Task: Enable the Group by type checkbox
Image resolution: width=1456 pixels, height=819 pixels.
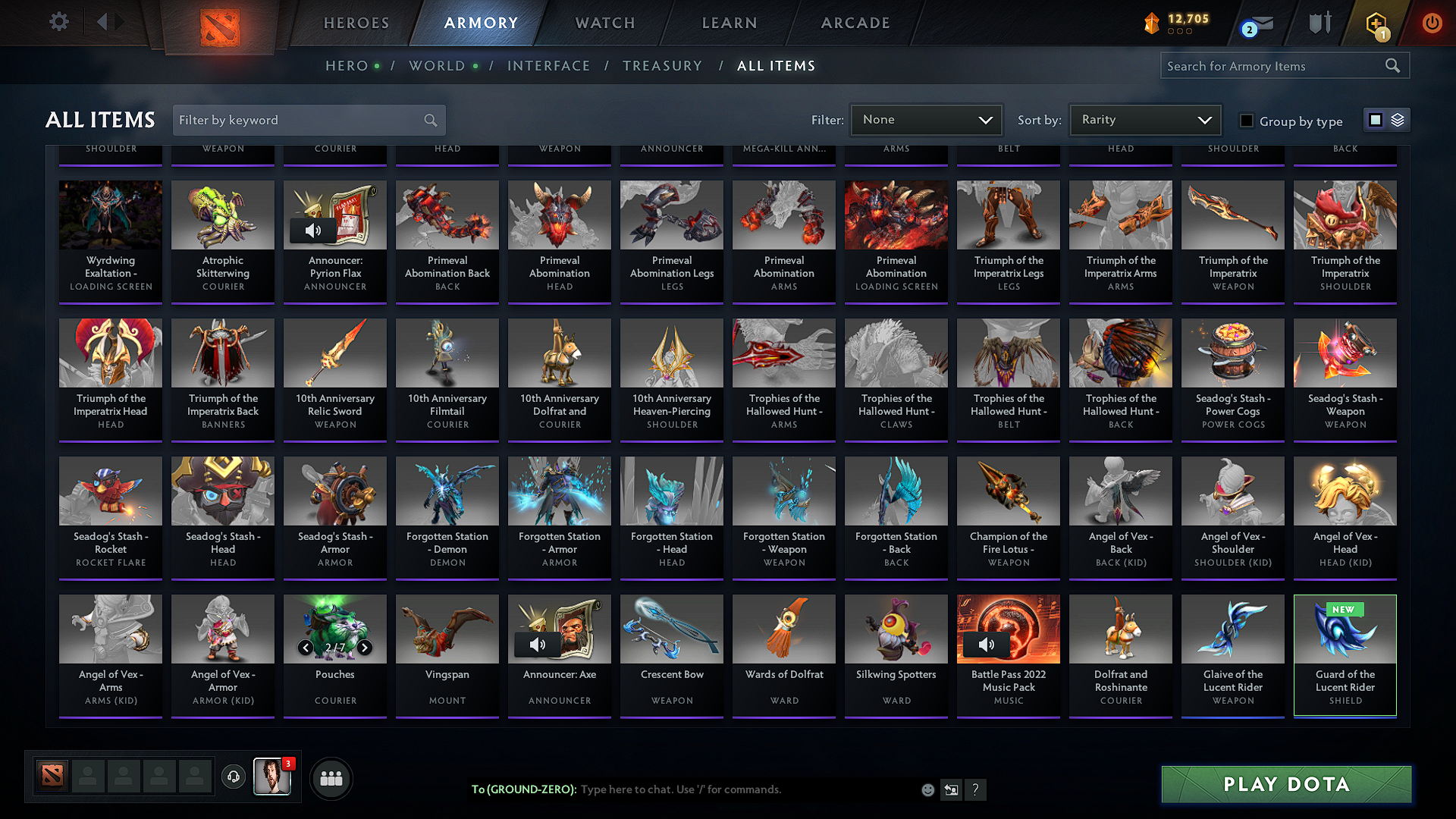Action: click(1246, 121)
